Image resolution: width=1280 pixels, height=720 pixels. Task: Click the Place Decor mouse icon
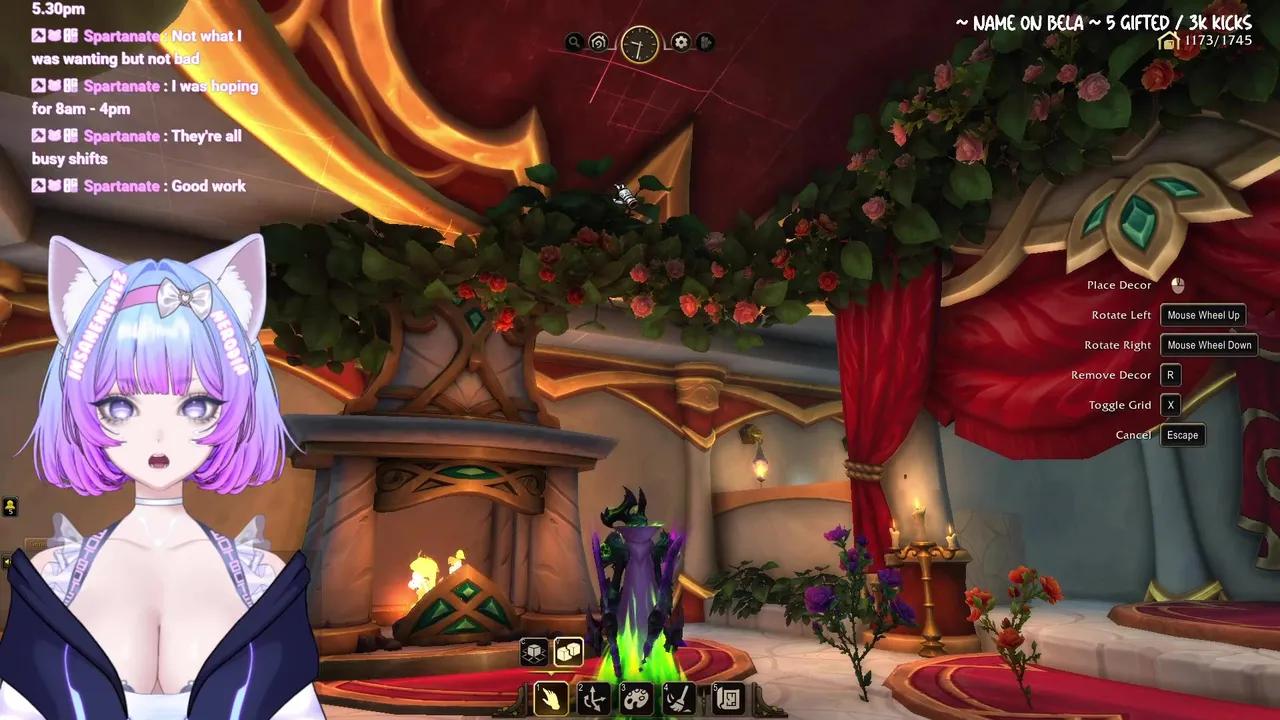click(1177, 285)
